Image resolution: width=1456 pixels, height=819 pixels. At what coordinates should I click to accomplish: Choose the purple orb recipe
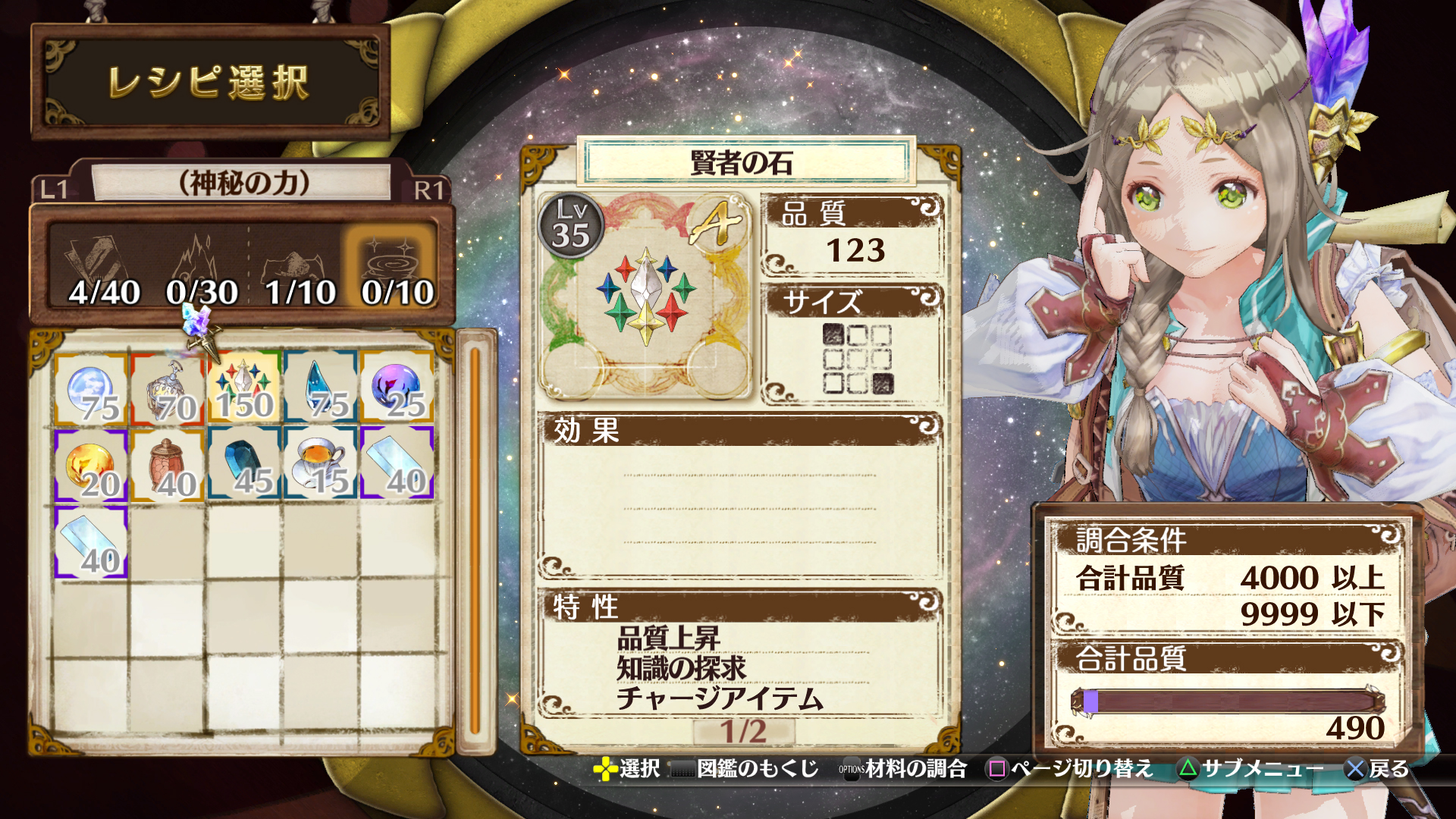click(397, 387)
